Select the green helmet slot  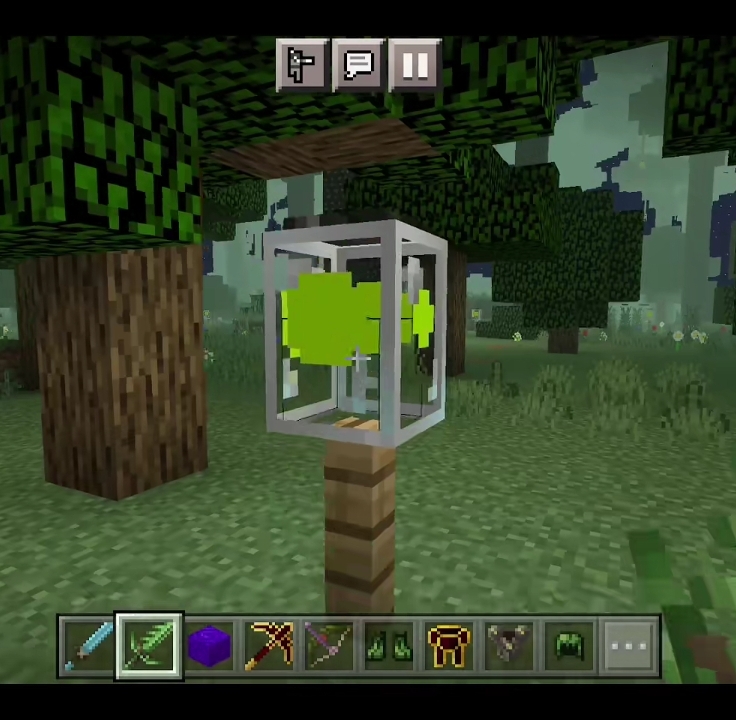[569, 646]
